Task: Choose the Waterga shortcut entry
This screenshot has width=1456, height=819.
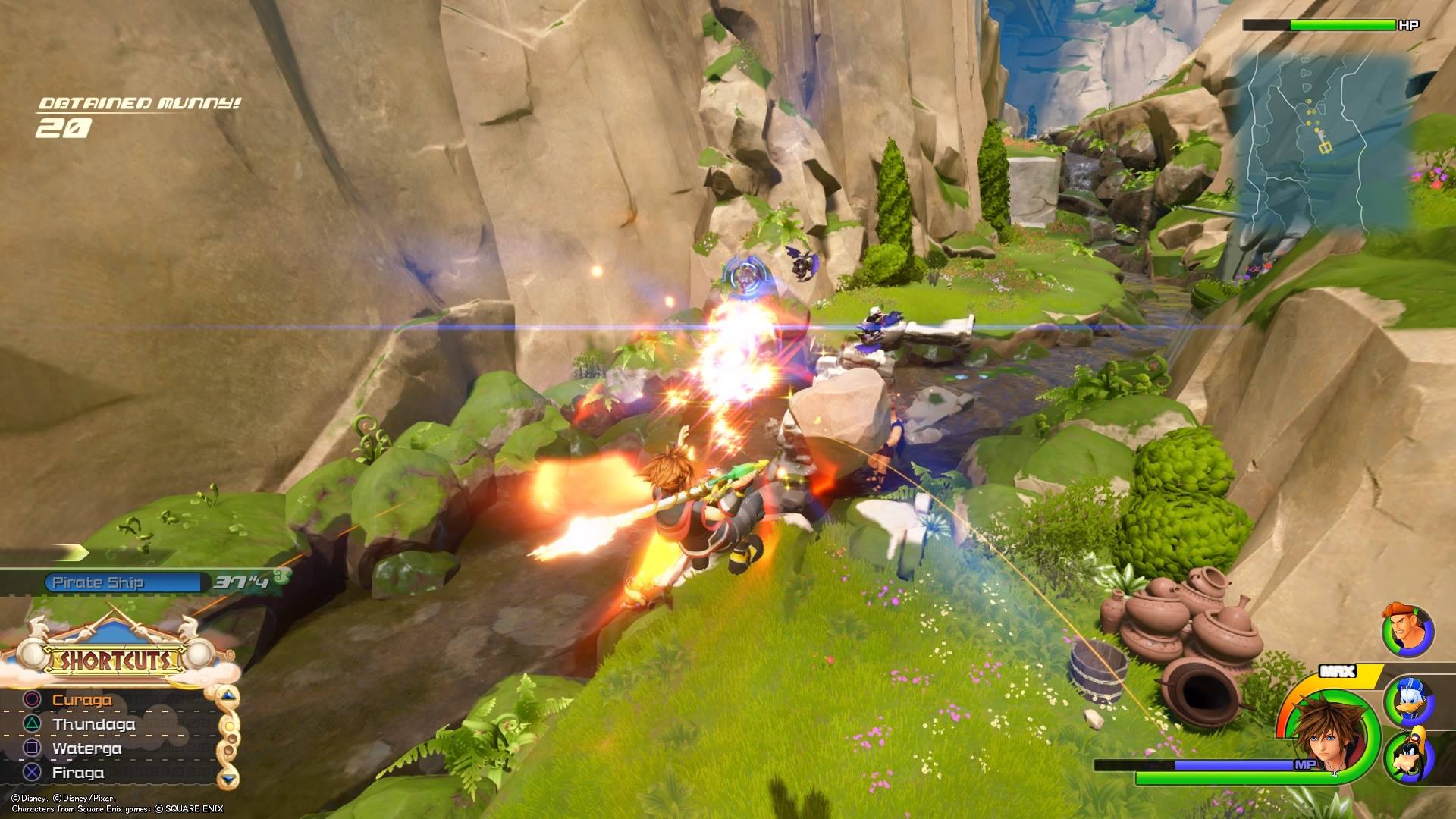Action: [x=86, y=748]
